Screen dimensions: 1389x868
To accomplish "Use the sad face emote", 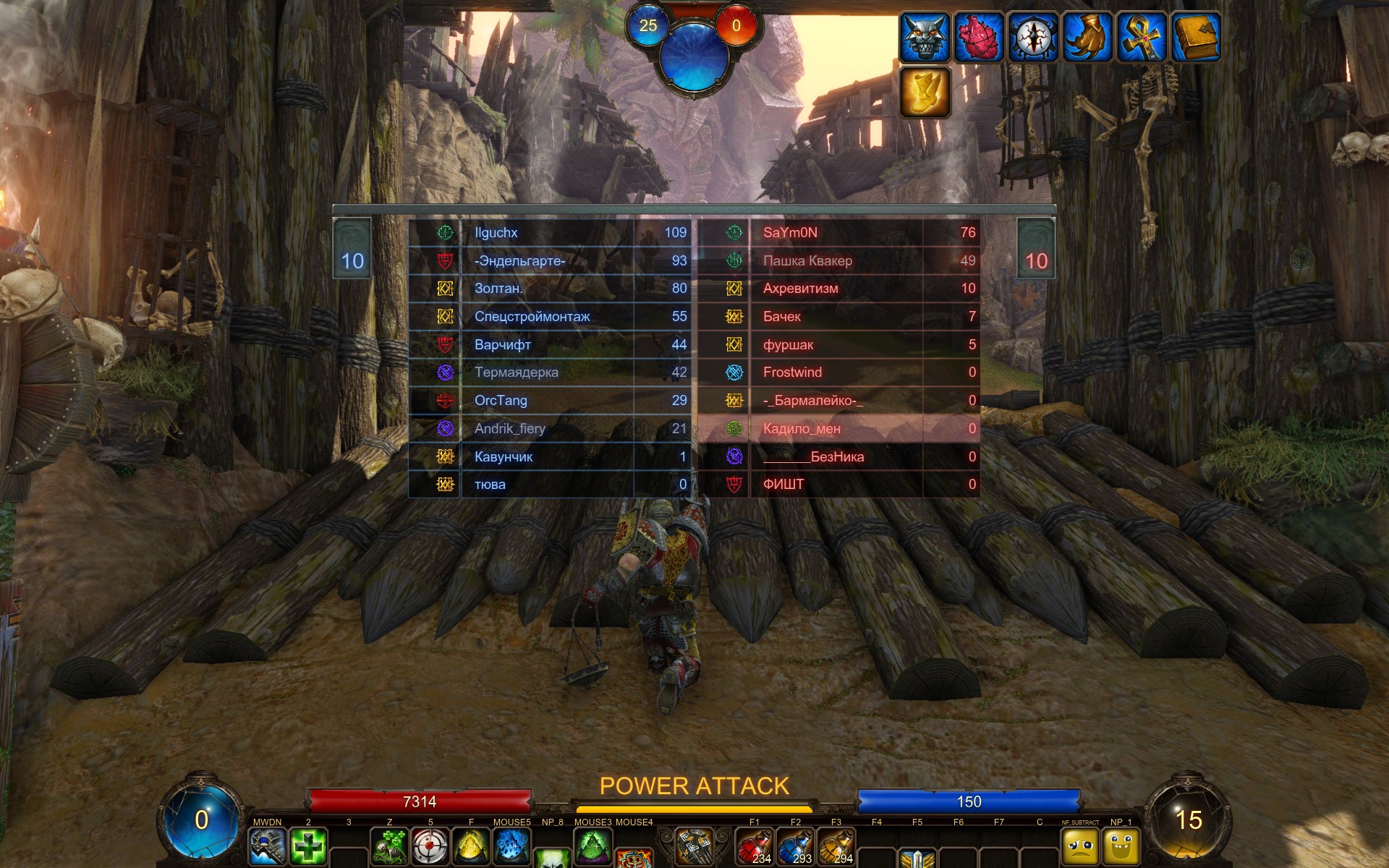I will [x=1079, y=846].
